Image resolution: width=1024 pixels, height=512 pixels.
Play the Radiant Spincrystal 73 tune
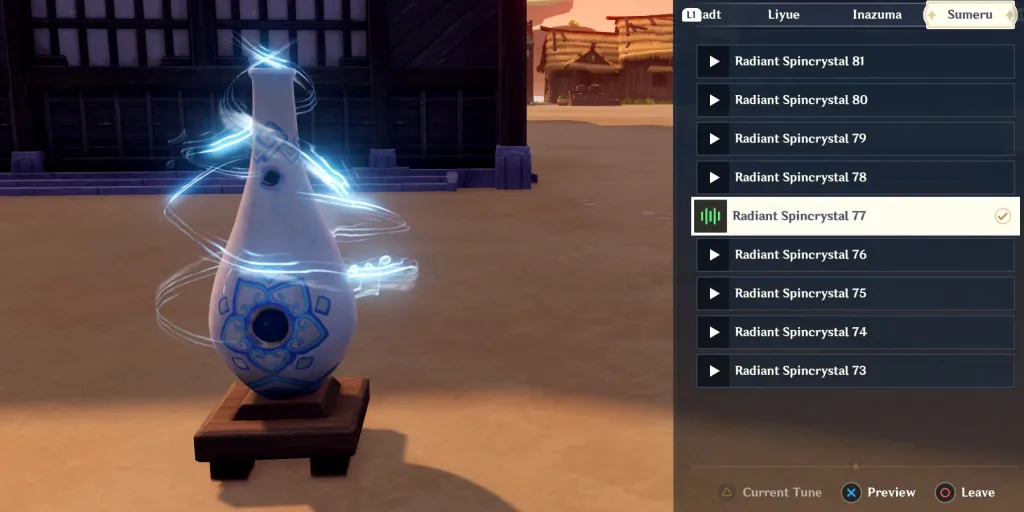(x=855, y=371)
